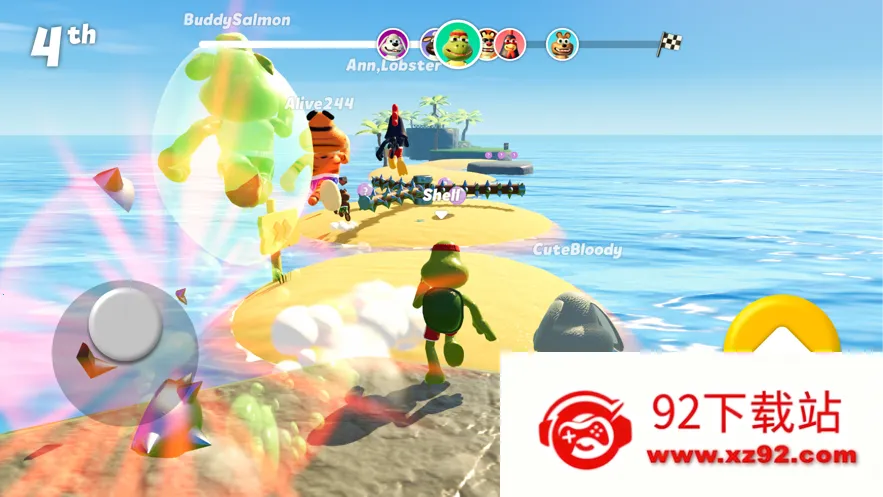Hit the yellow jump arrow button
This screenshot has height=497, width=883.
pyautogui.click(x=782, y=326)
